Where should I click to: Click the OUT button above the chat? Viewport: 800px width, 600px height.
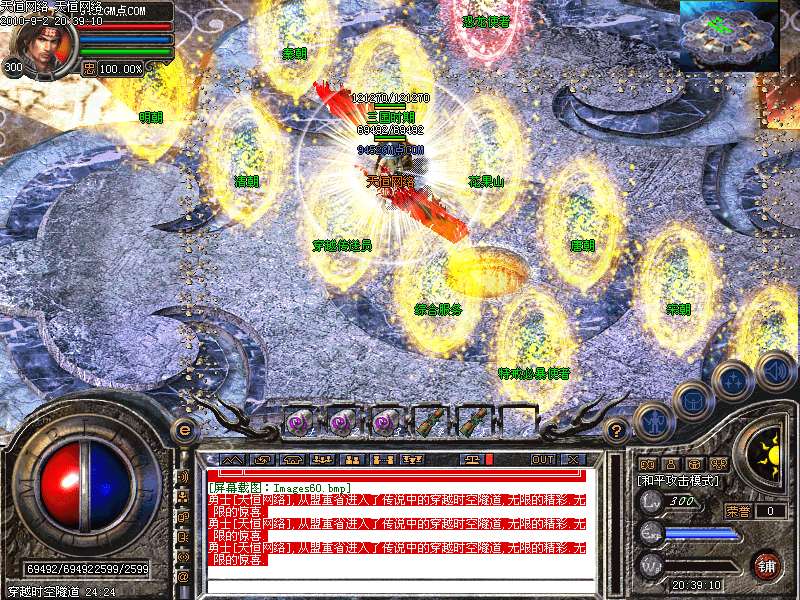tap(542, 460)
